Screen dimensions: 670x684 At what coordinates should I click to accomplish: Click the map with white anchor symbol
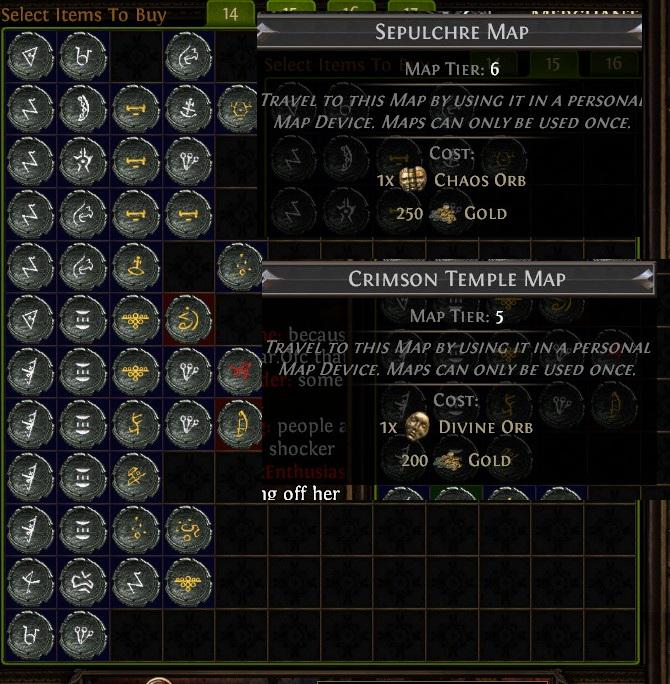point(186,108)
